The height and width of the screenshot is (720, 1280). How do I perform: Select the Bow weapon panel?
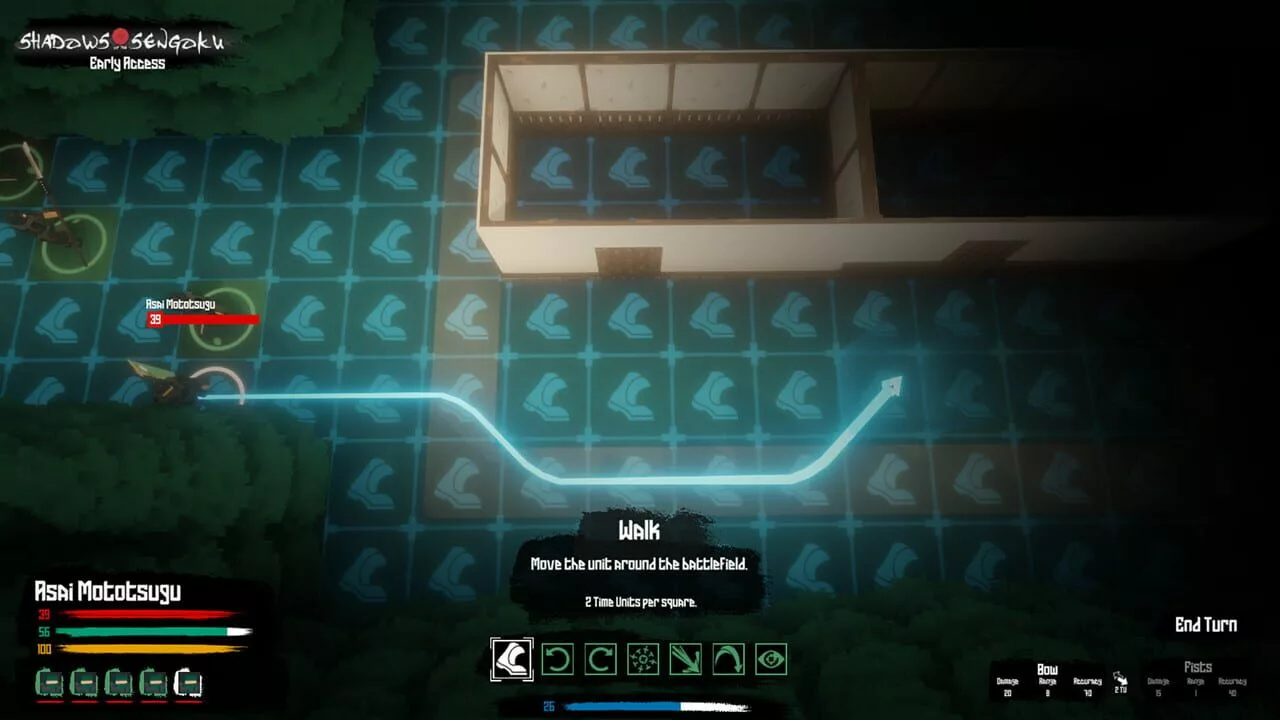point(1047,679)
